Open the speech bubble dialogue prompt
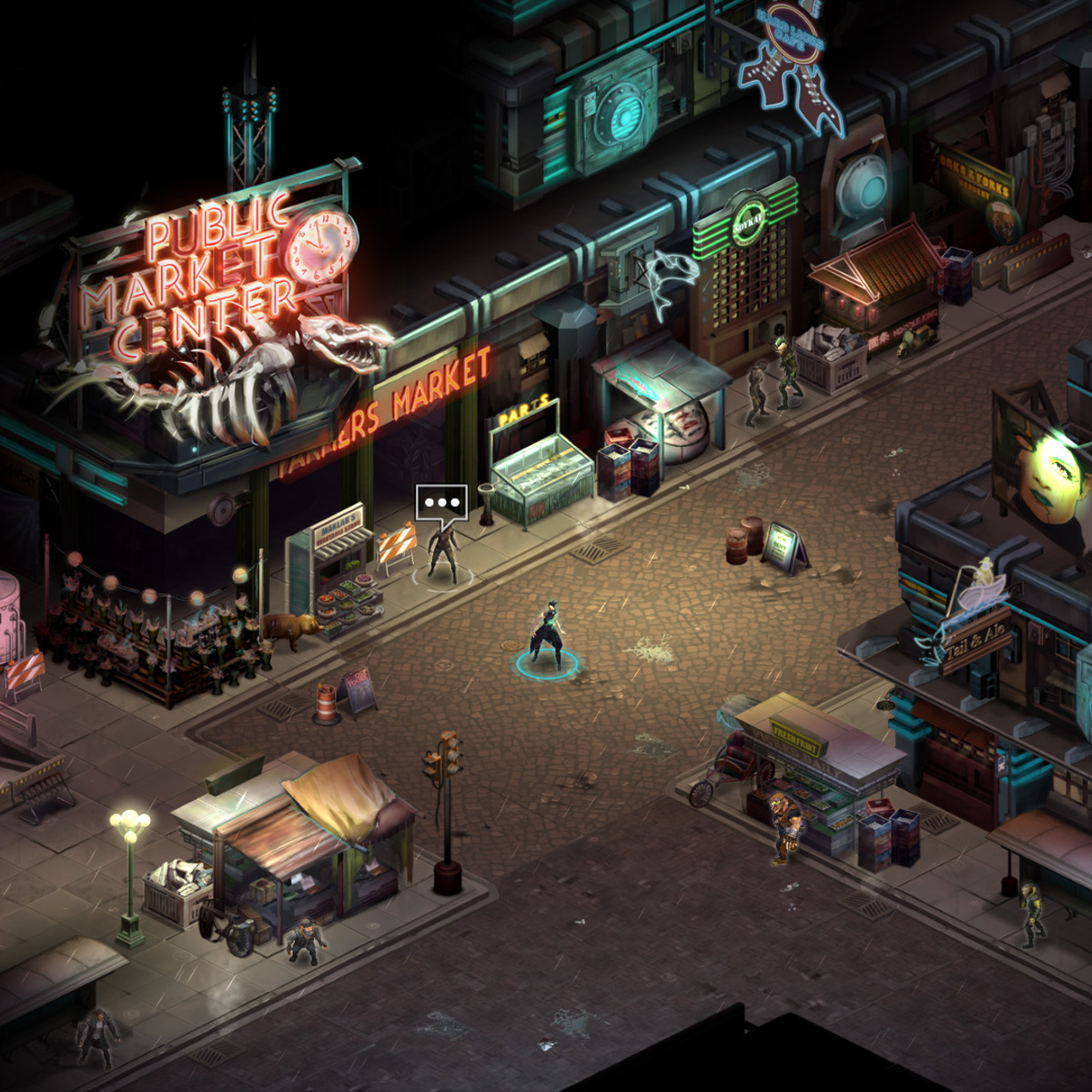This screenshot has height=1092, width=1092. click(x=441, y=501)
